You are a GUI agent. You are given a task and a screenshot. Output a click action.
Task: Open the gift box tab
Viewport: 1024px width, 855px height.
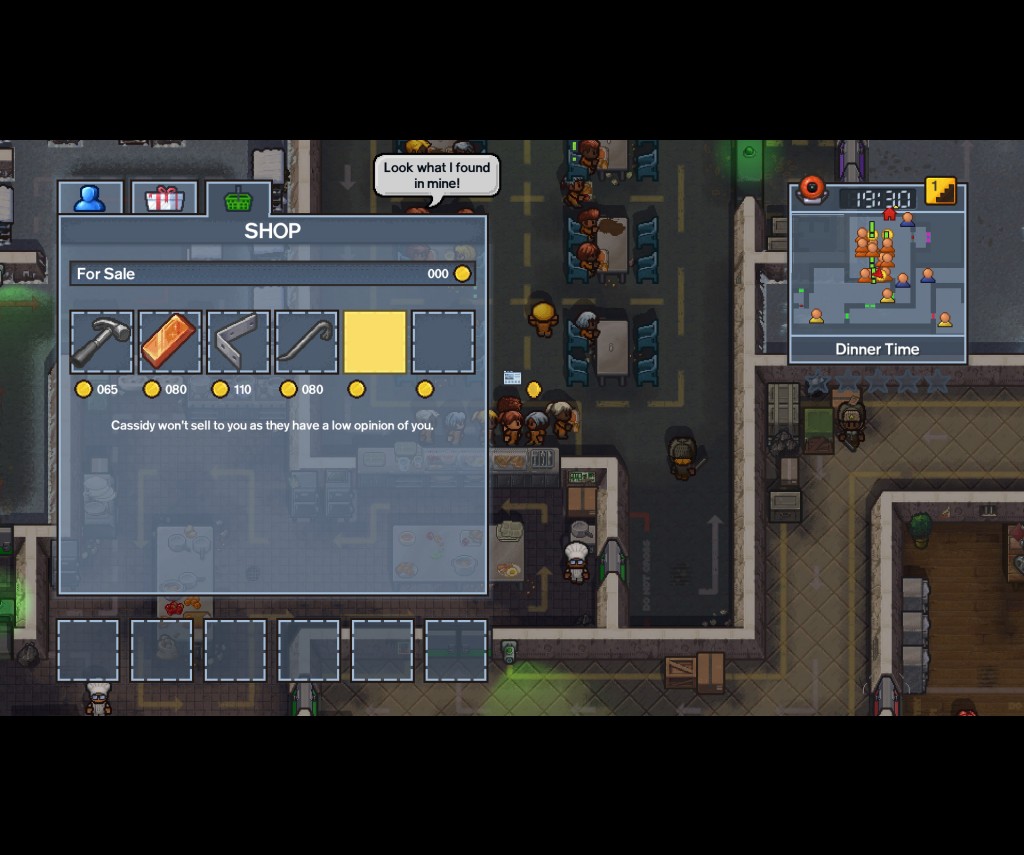pyautogui.click(x=164, y=198)
